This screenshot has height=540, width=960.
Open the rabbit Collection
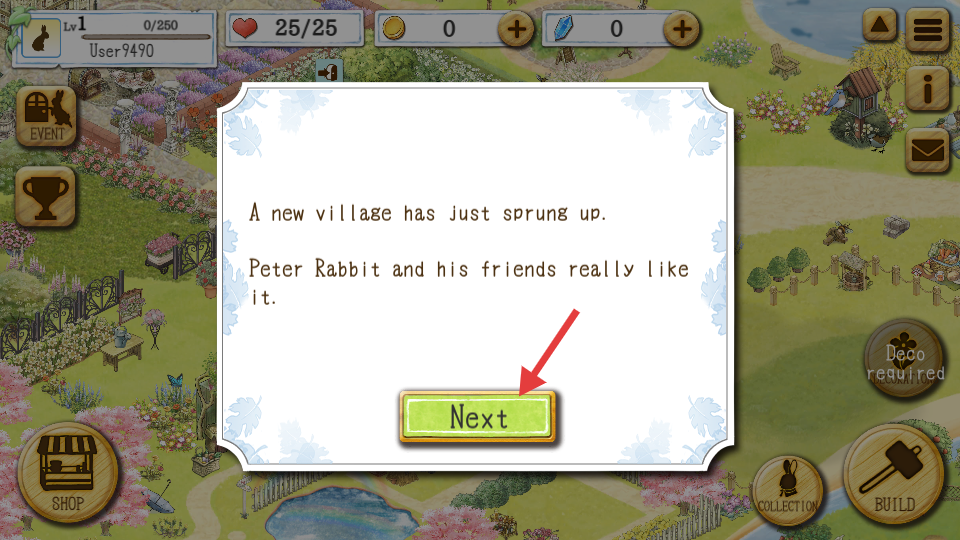click(x=787, y=490)
